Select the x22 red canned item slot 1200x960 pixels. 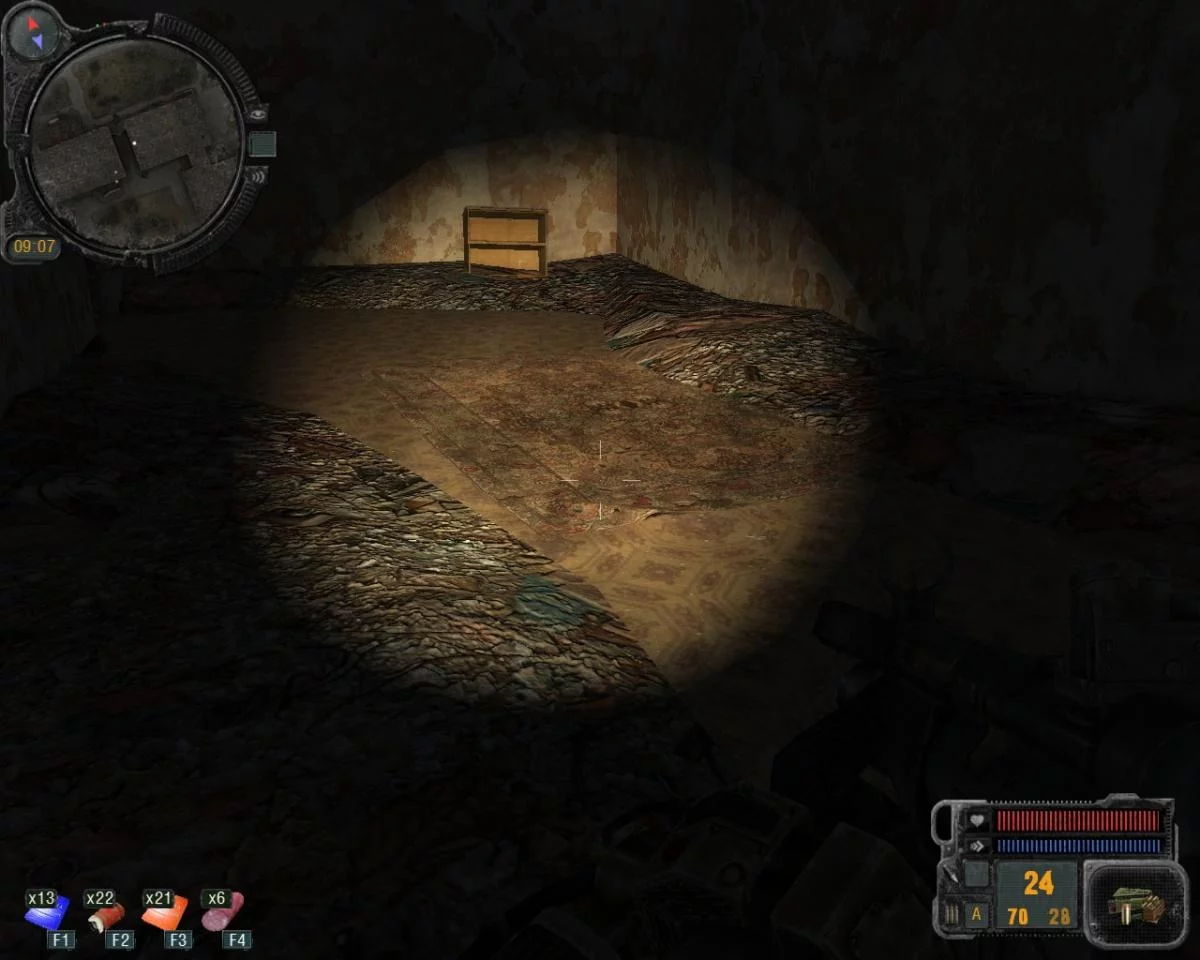coord(105,913)
